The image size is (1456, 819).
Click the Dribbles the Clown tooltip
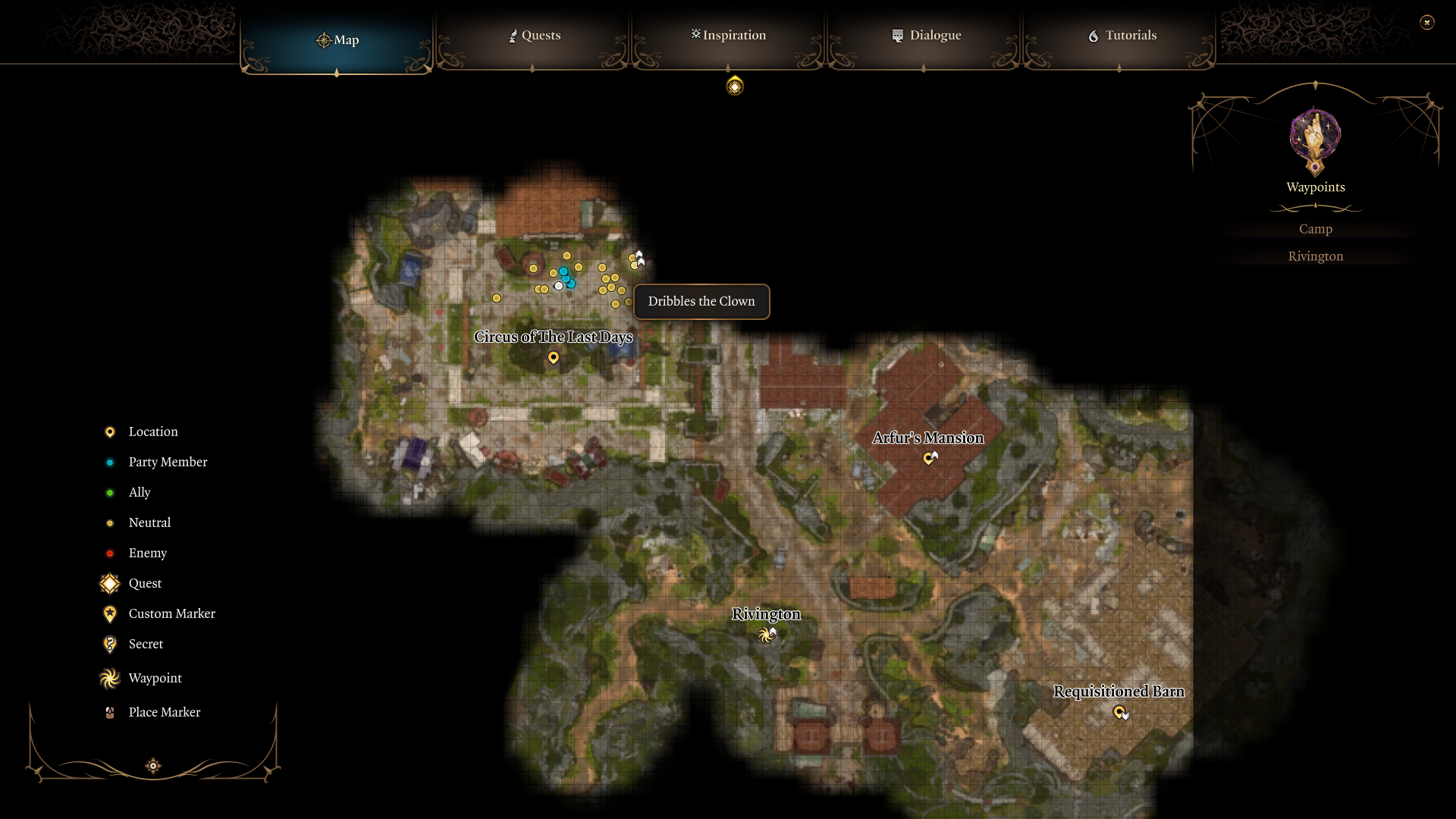coord(701,301)
